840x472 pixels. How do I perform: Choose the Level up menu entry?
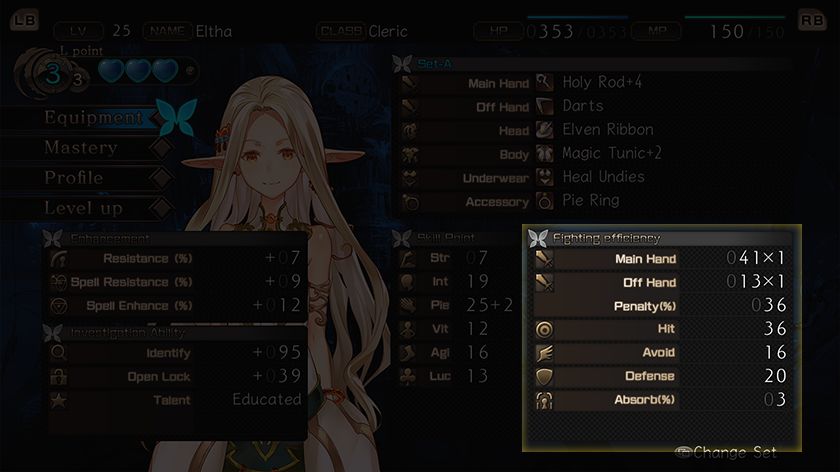(83, 208)
